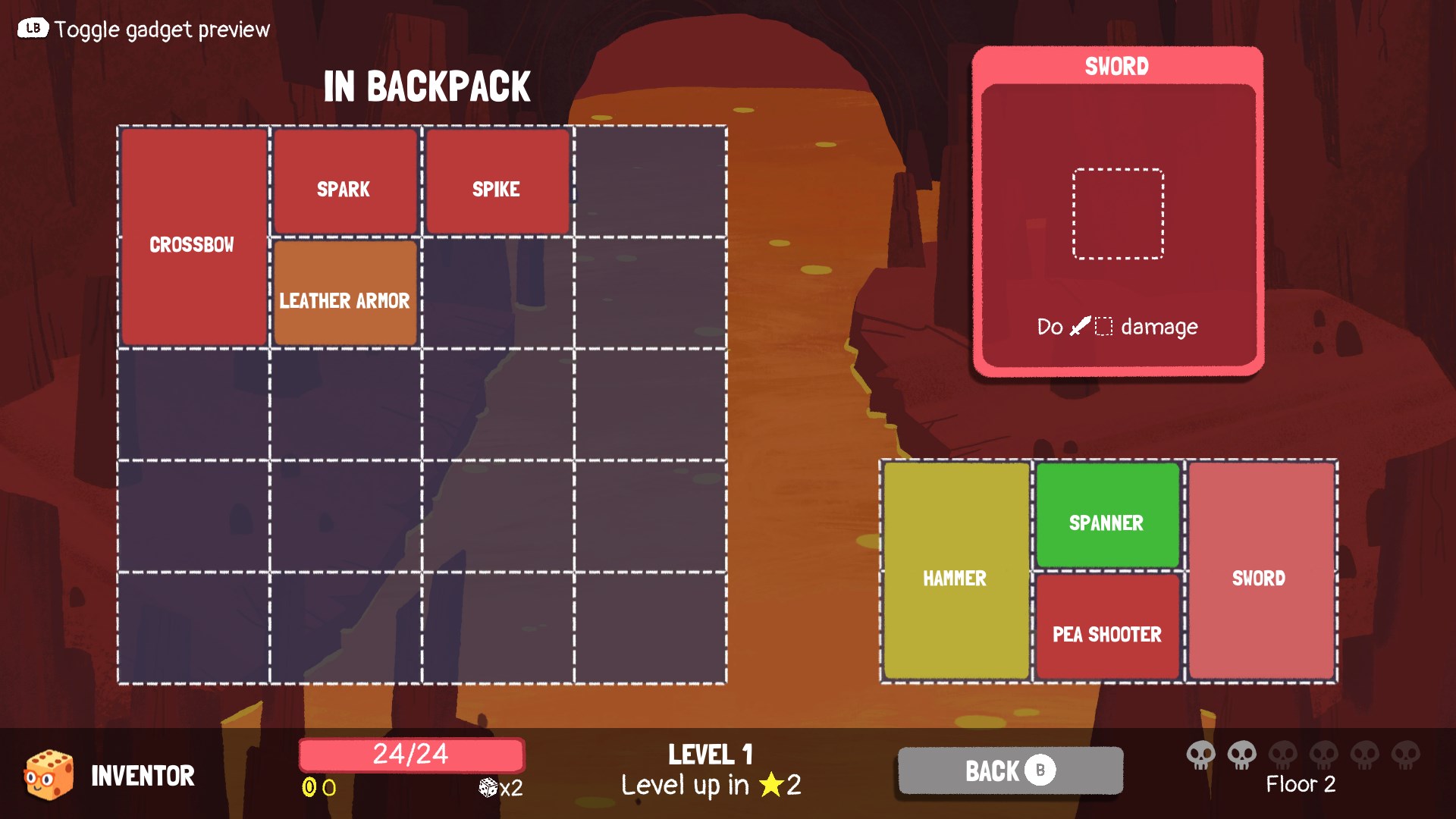1456x819 pixels.
Task: Click the Level up in star 2 text
Action: point(711,786)
